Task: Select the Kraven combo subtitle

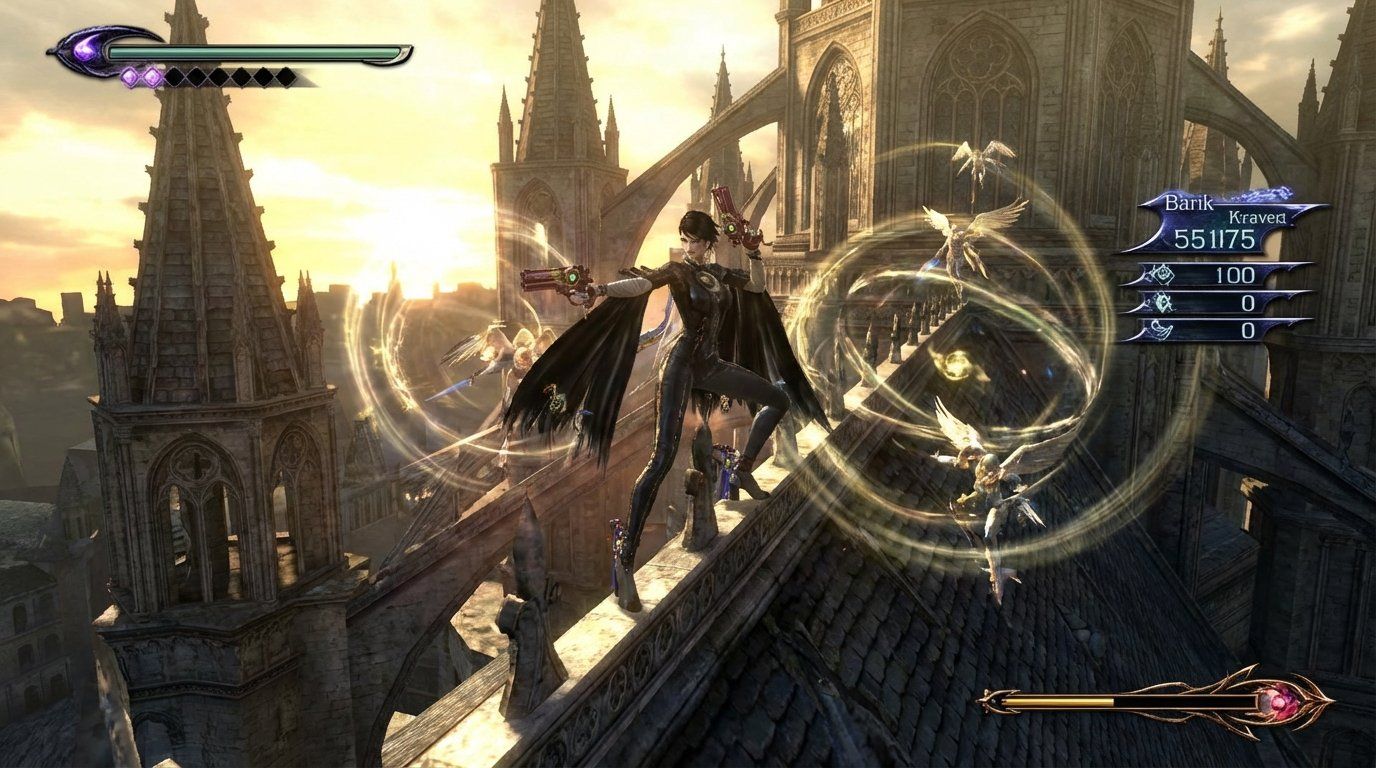Action: [1256, 217]
